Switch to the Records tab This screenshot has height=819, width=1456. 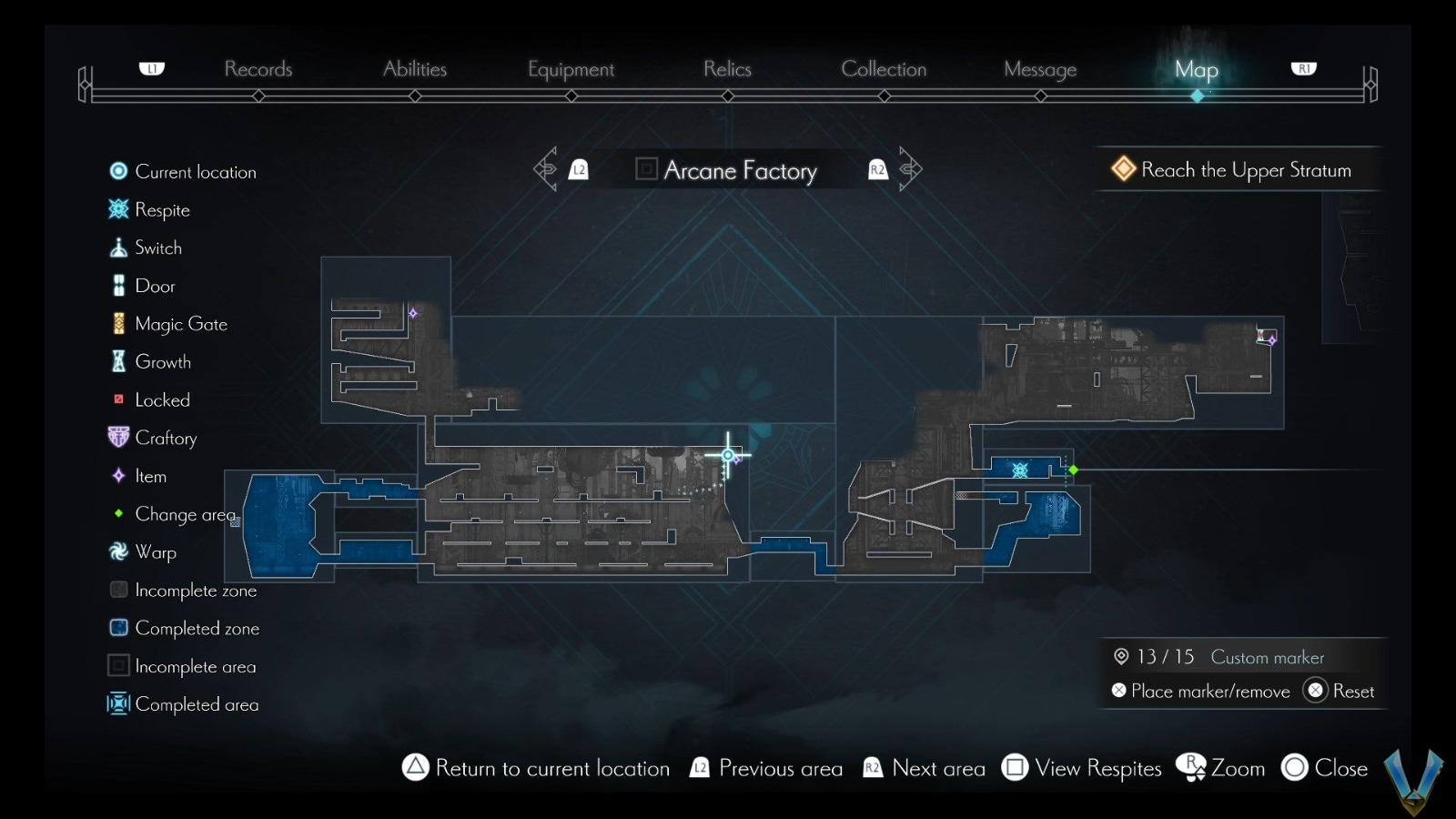(x=258, y=69)
